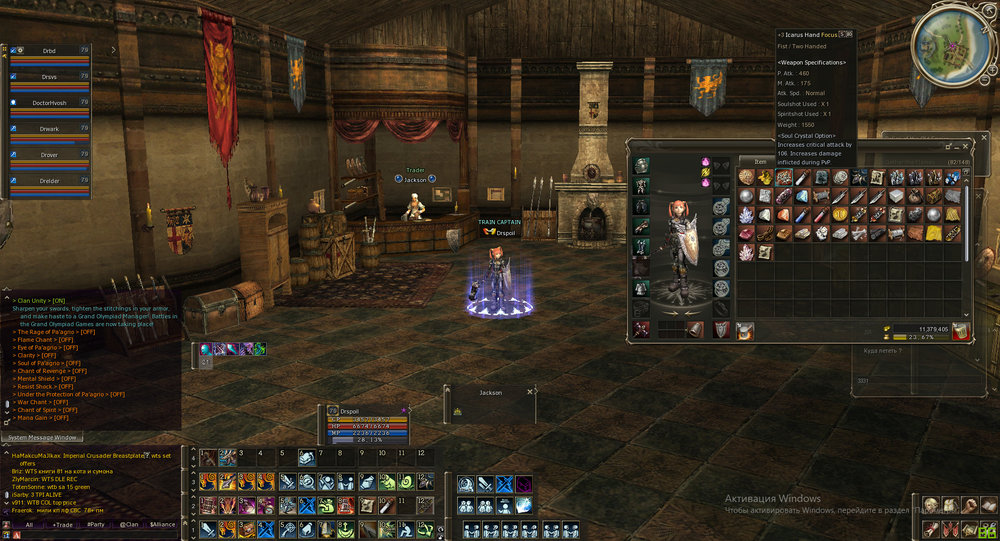Open the $Alliance chat tab
The height and width of the screenshot is (541, 1000).
point(165,524)
